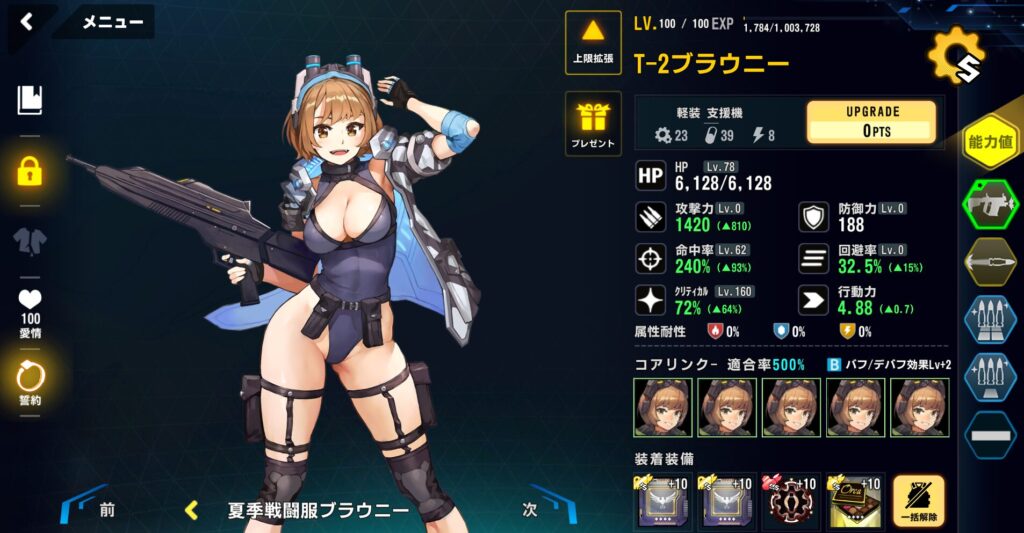Go to the next unit with 次
The image size is (1024, 533).
coord(540,509)
